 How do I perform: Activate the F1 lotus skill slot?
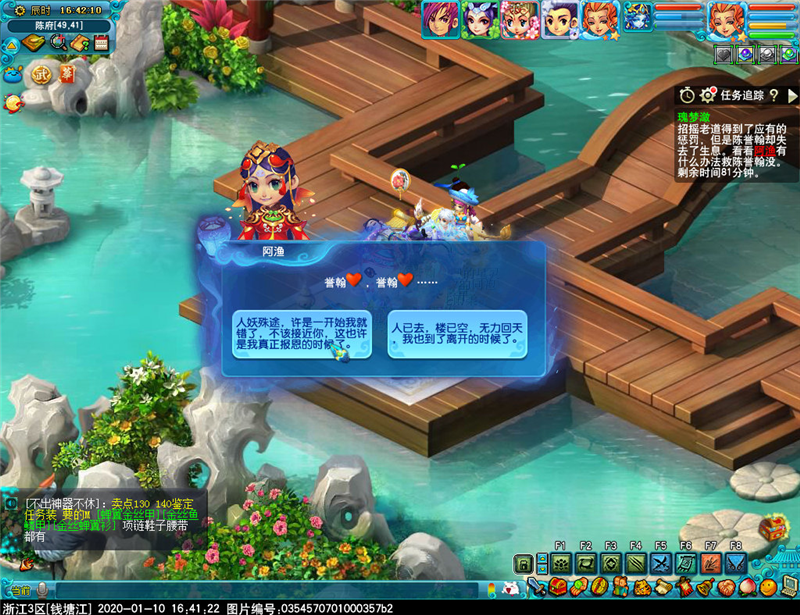pyautogui.click(x=560, y=563)
